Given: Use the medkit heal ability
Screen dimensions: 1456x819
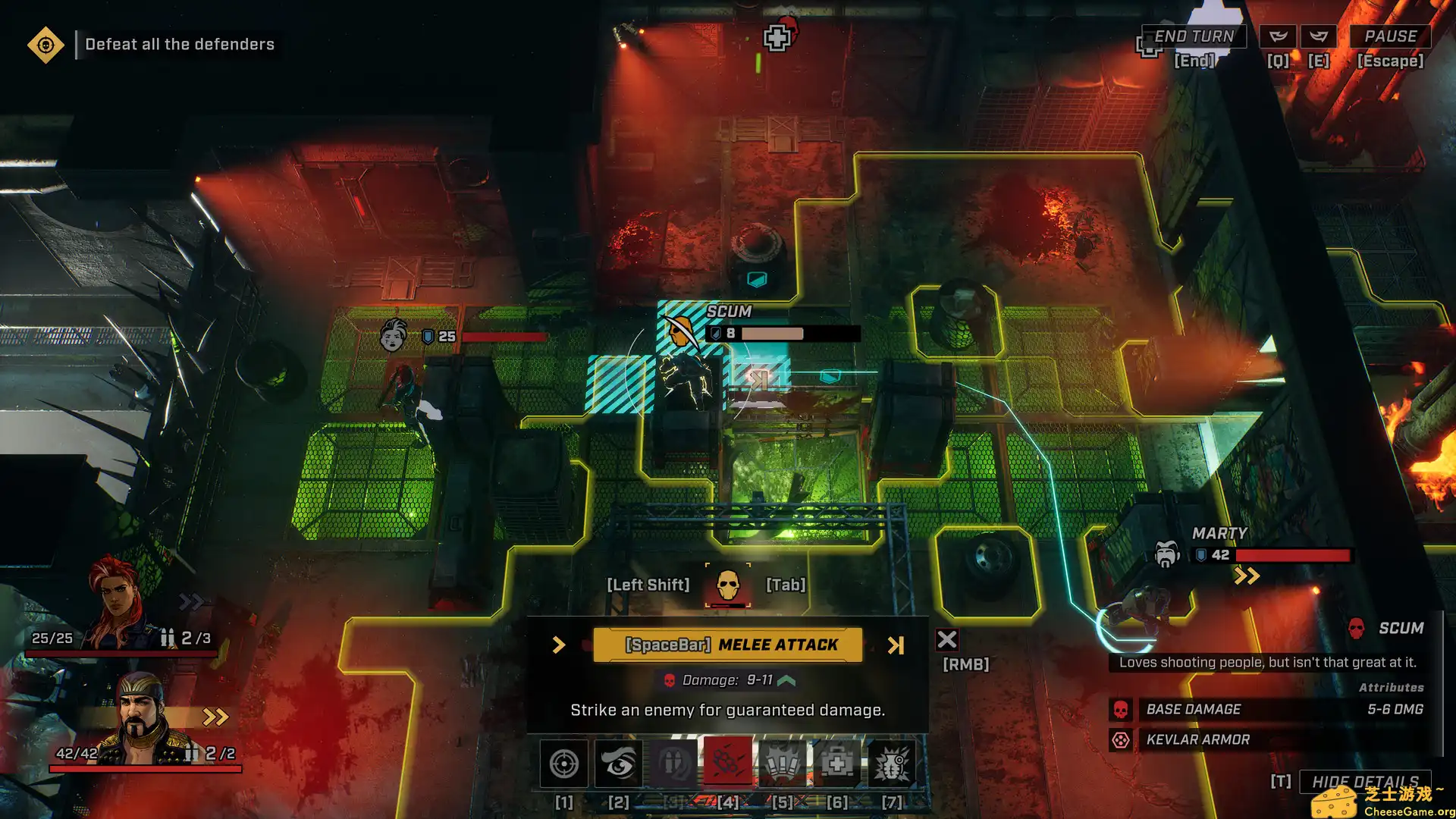Looking at the screenshot, I should [x=837, y=764].
